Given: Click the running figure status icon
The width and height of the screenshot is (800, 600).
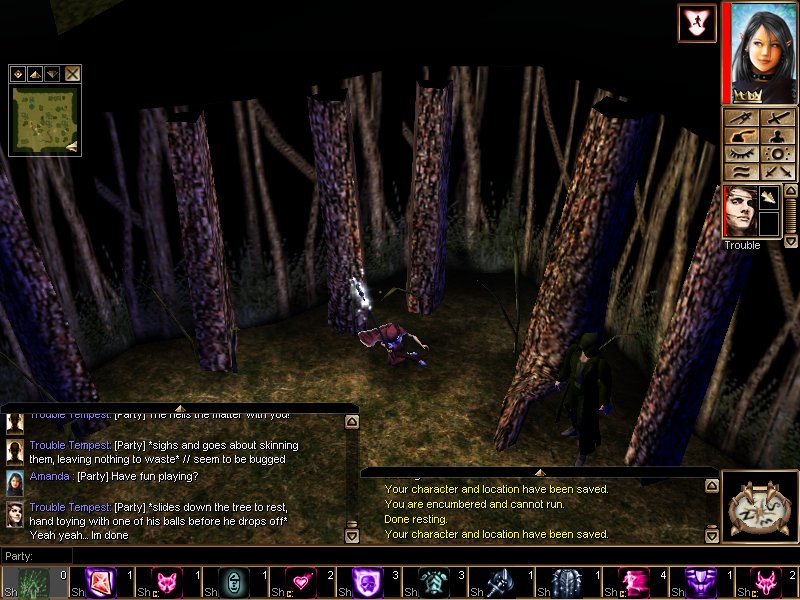Looking at the screenshot, I should [x=696, y=23].
